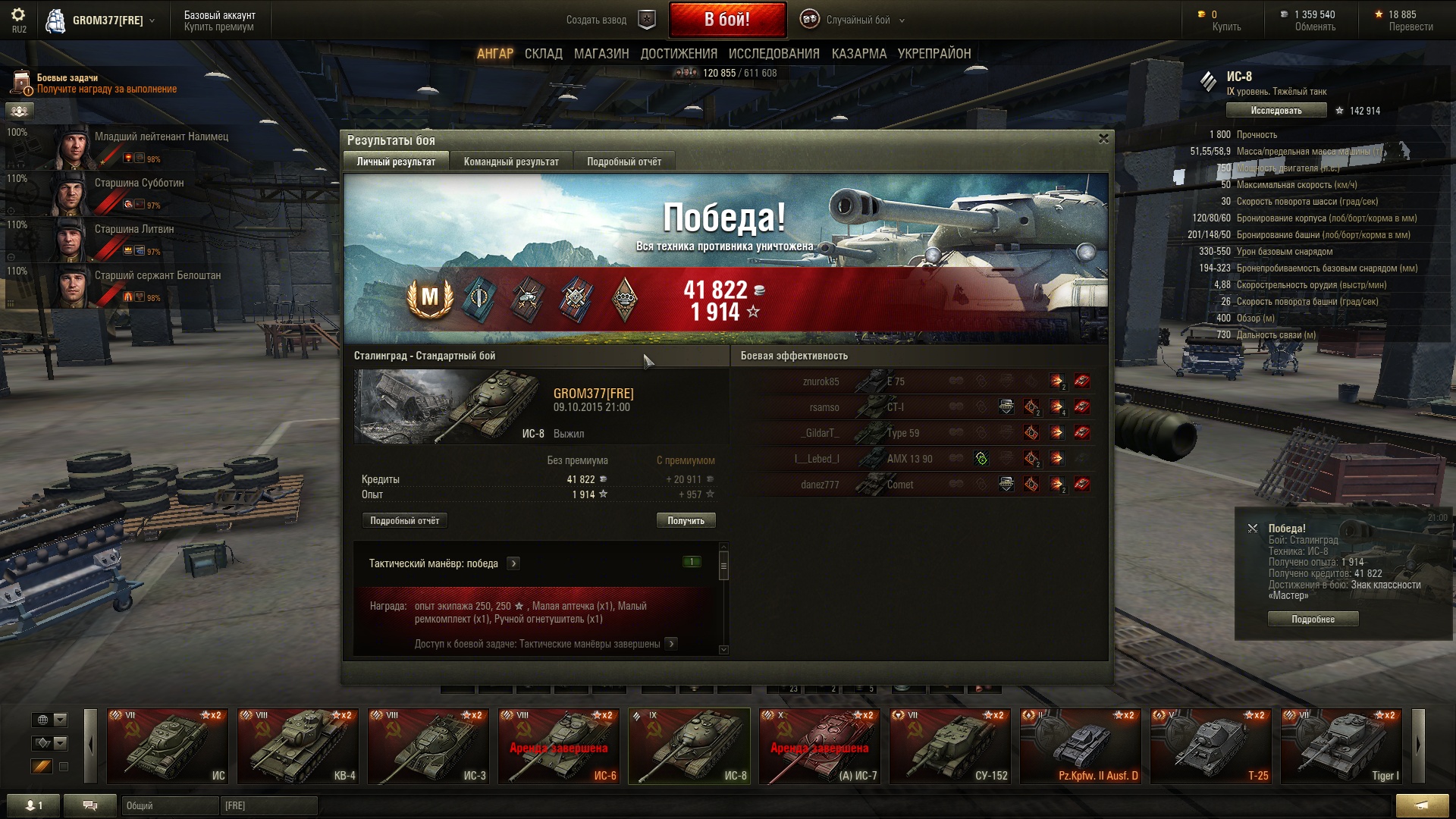Click the Исследовать button for ИС-8
This screenshot has width=1456, height=819.
pyautogui.click(x=1276, y=111)
